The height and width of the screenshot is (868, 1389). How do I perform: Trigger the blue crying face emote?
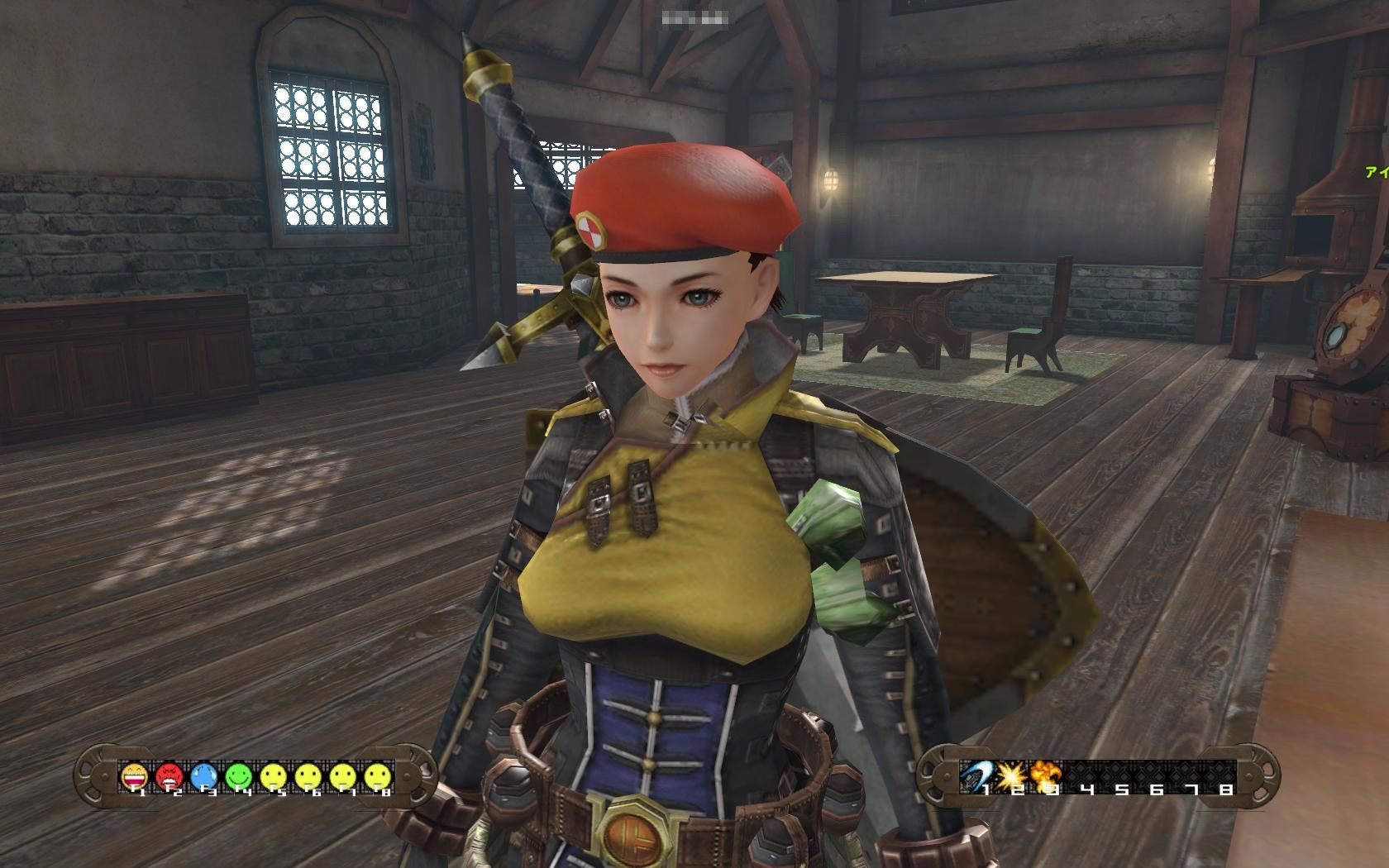coord(203,775)
